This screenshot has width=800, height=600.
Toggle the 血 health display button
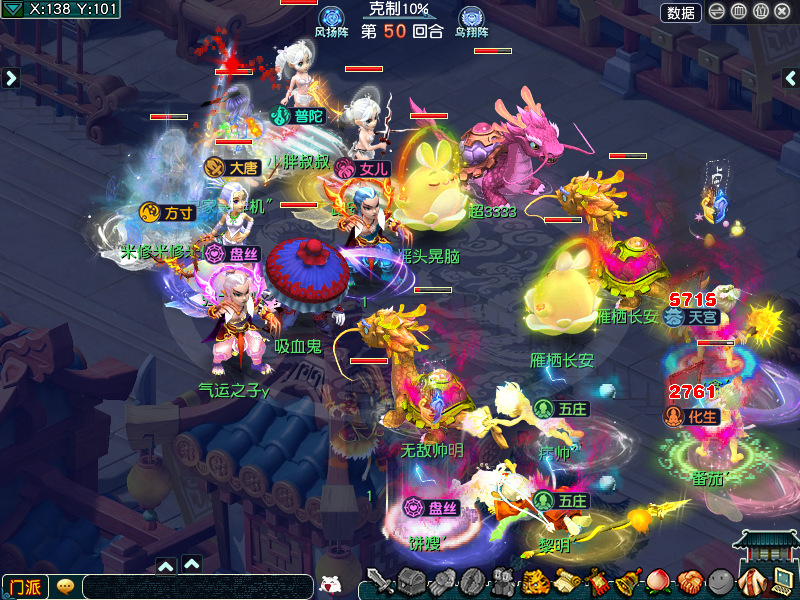pos(739,12)
